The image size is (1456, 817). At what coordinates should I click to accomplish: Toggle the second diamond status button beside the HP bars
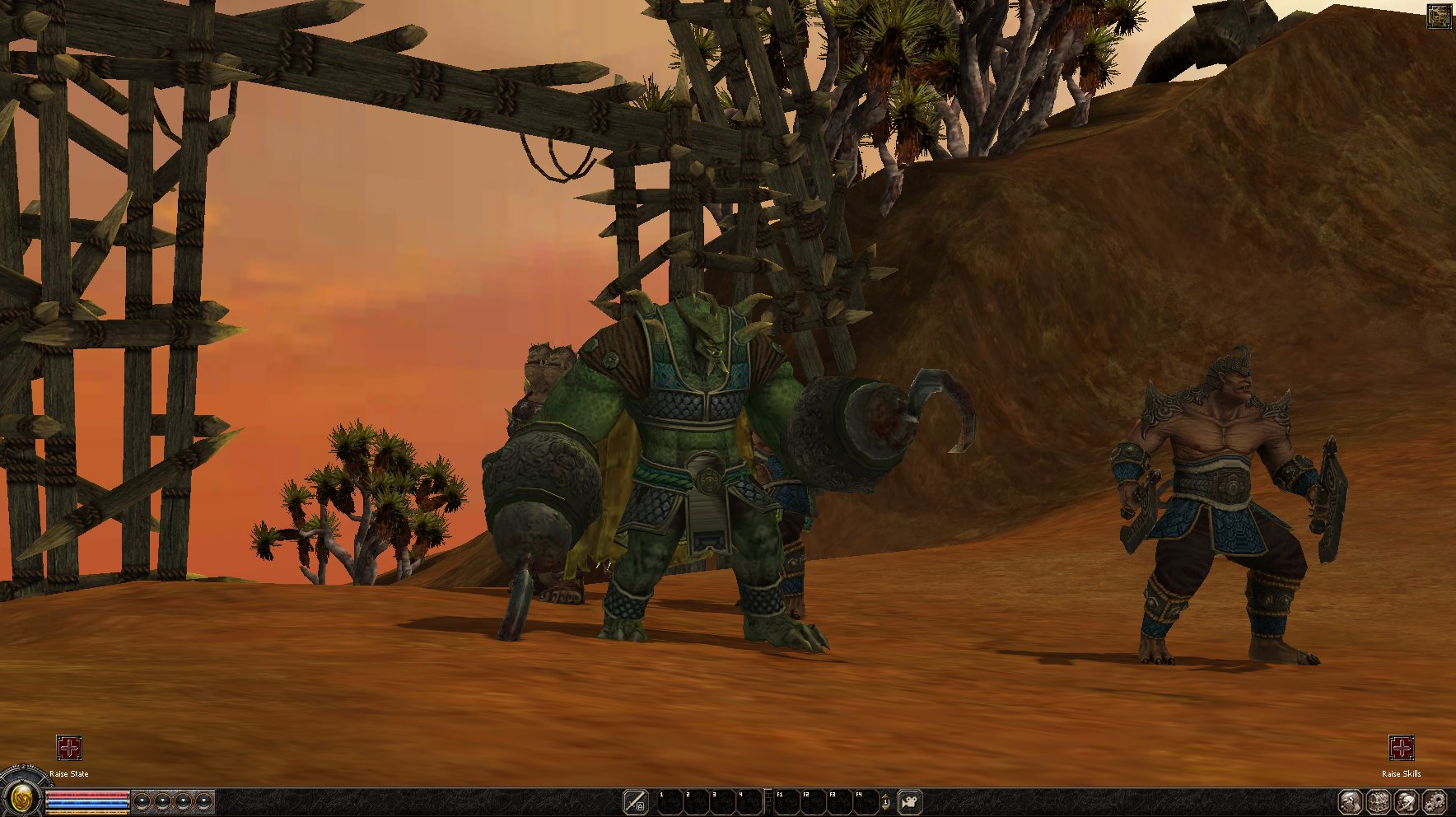163,800
